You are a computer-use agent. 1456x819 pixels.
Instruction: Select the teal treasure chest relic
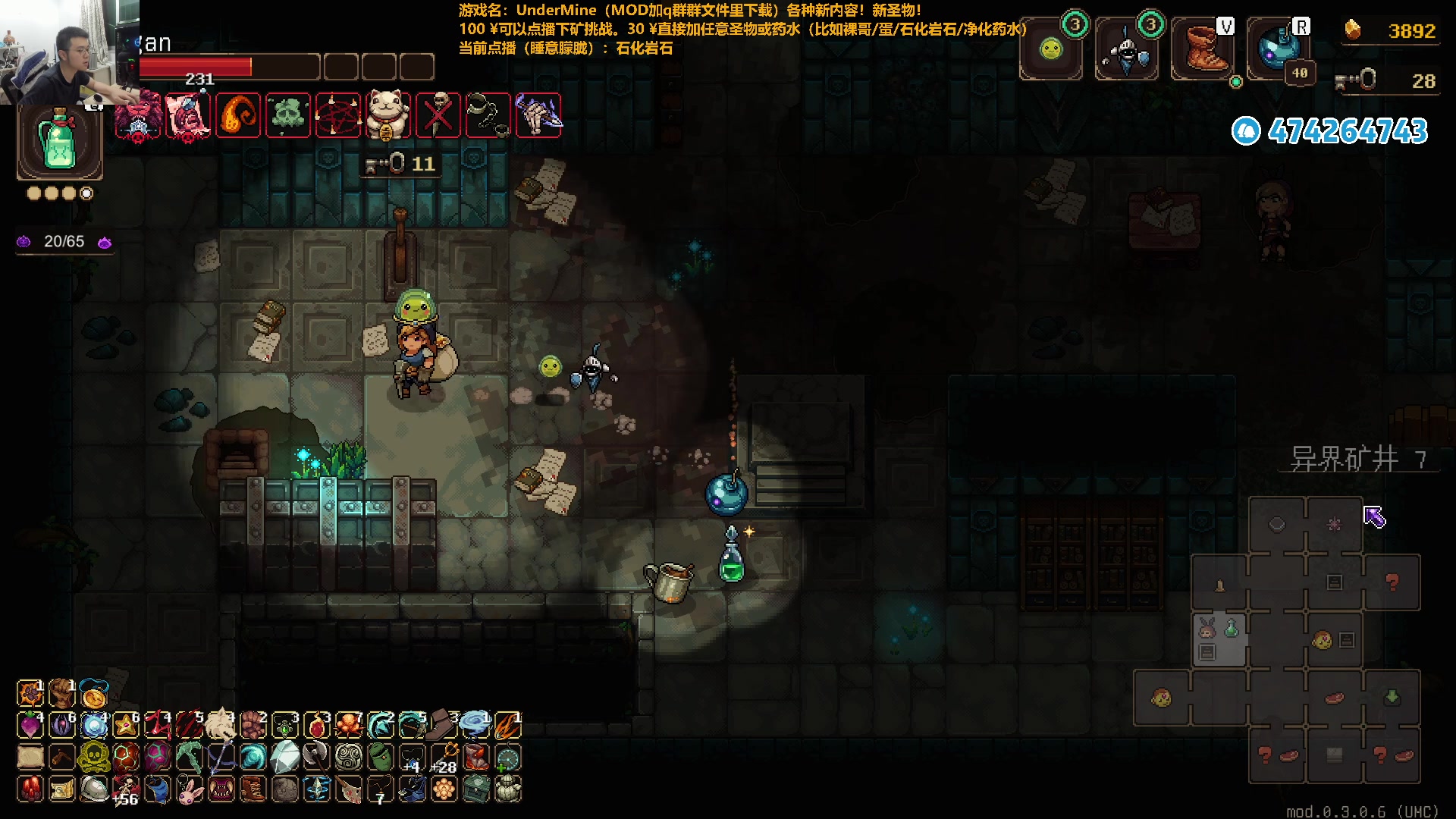pos(476,789)
